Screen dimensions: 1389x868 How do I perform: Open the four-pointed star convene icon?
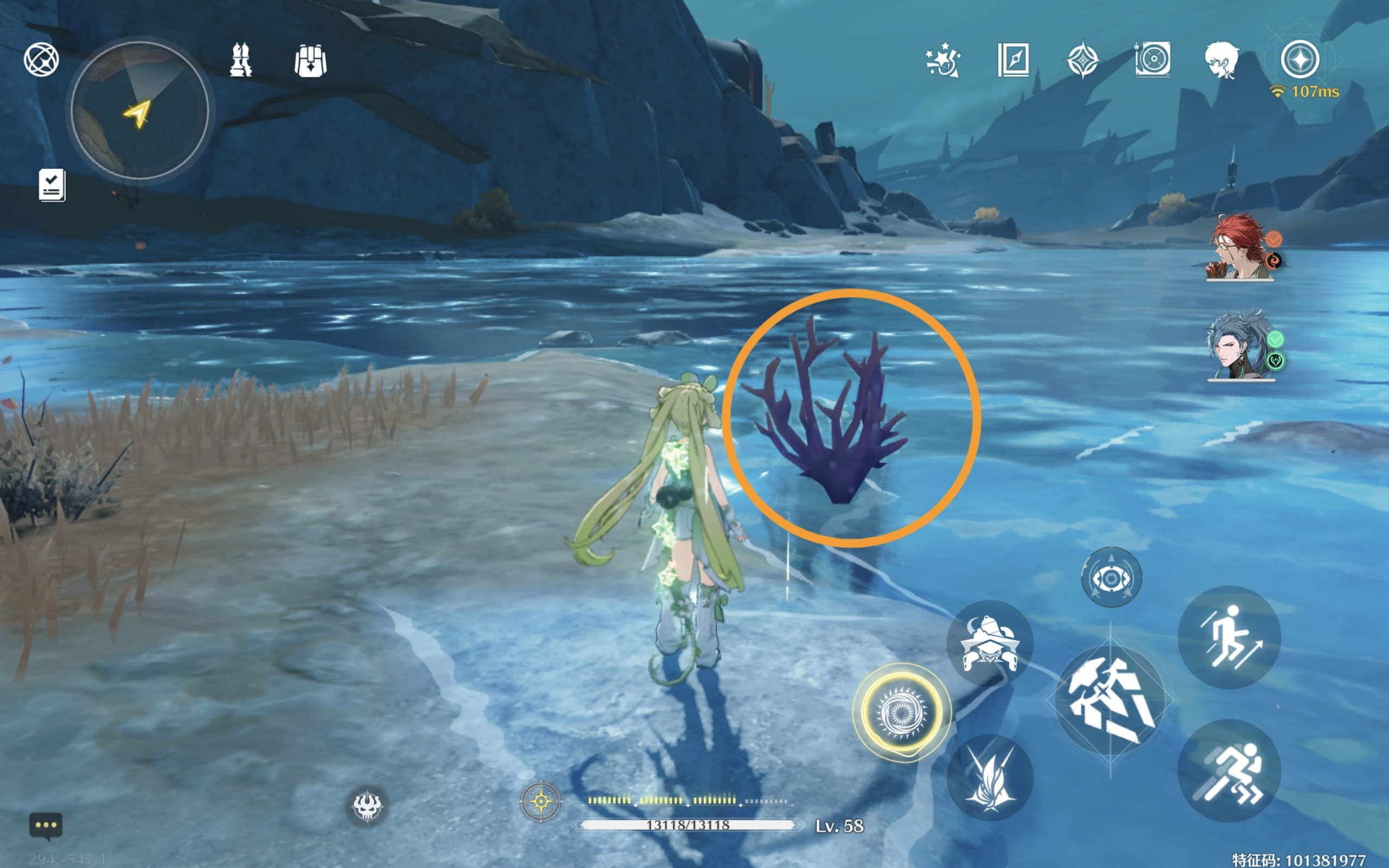click(1082, 60)
